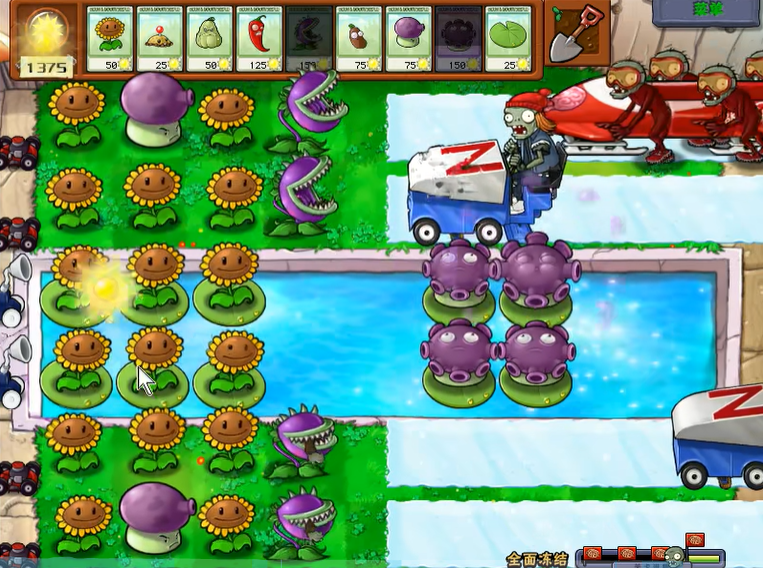Select the Jalapeno seed packet
The image size is (763, 568).
260,39
